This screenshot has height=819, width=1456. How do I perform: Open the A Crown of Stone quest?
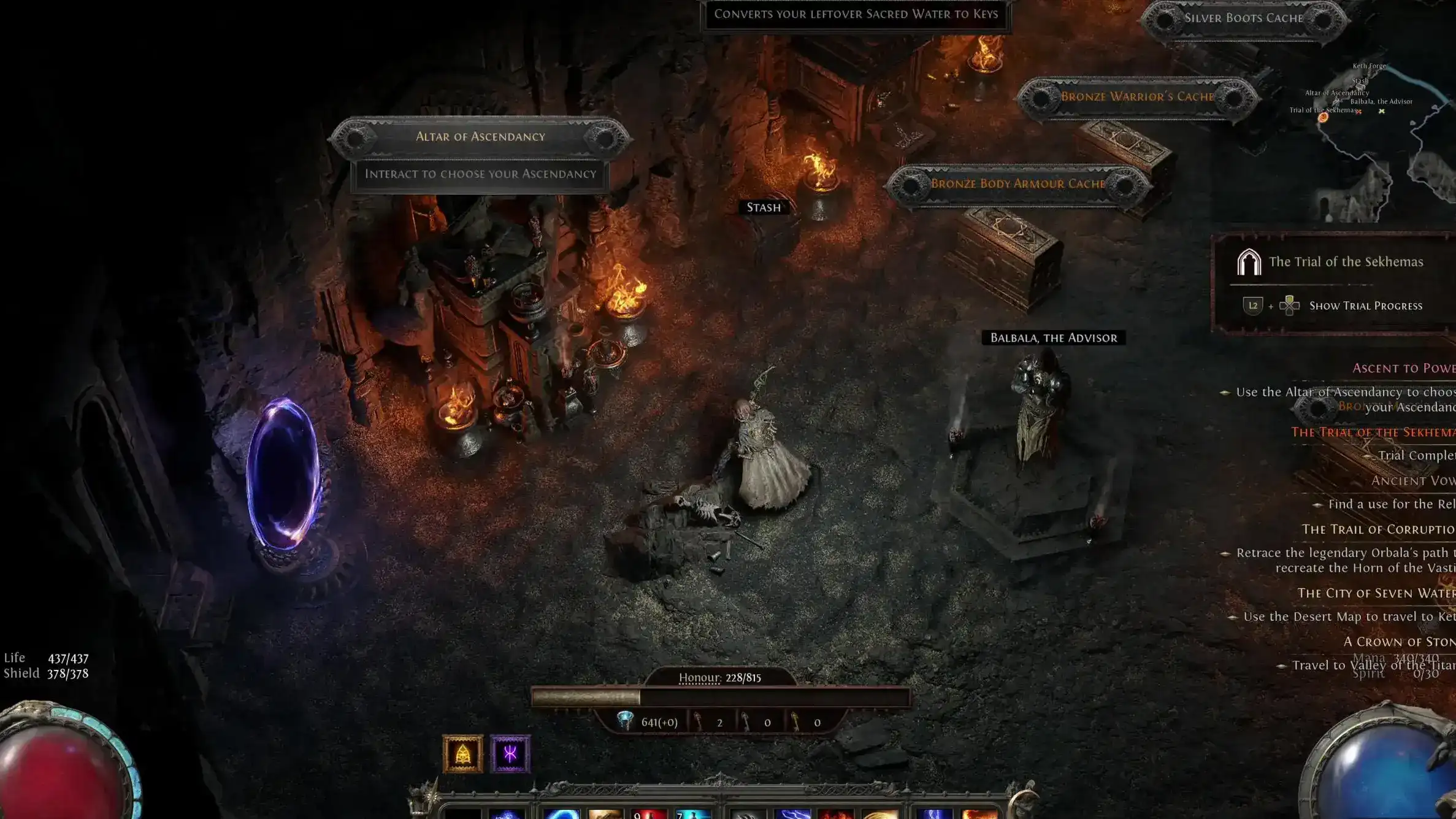pos(1398,642)
